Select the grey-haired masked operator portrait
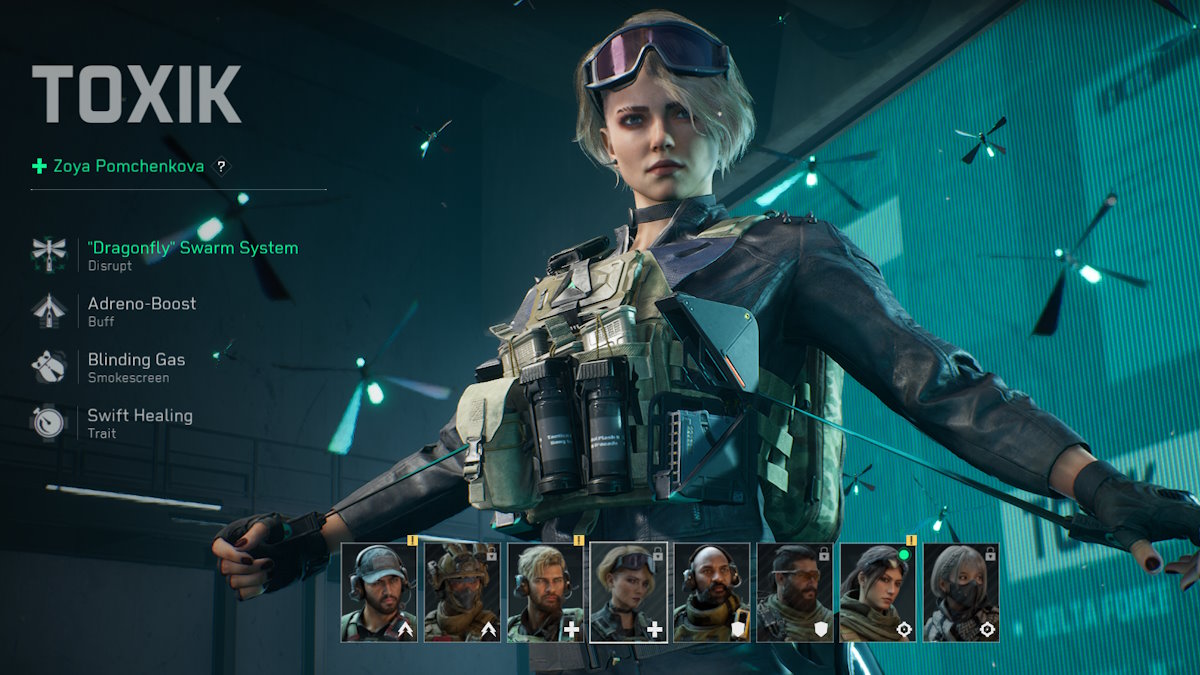Screen dimensions: 1200x675 point(960,592)
